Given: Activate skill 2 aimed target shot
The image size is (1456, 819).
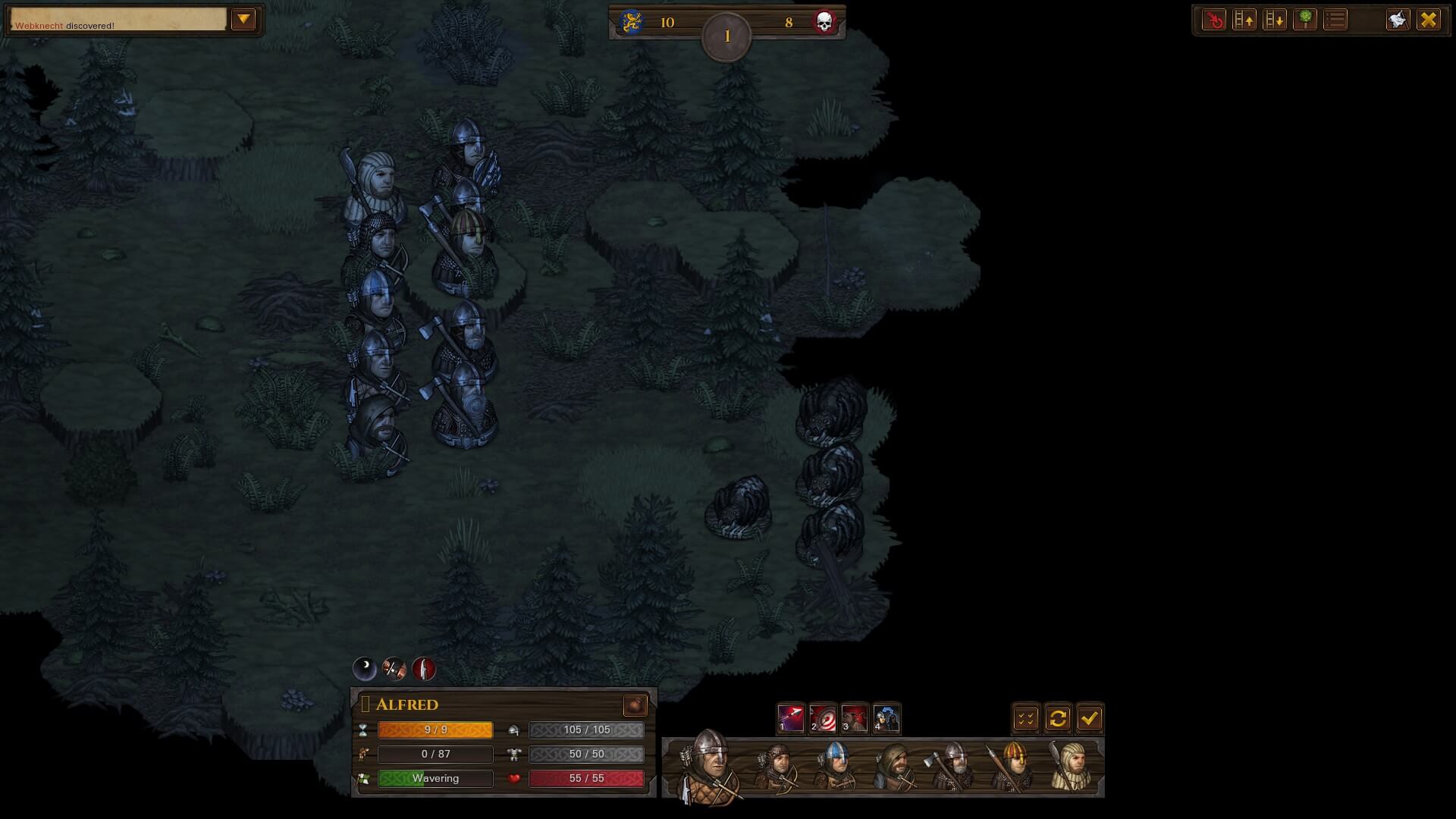Looking at the screenshot, I should [x=823, y=717].
